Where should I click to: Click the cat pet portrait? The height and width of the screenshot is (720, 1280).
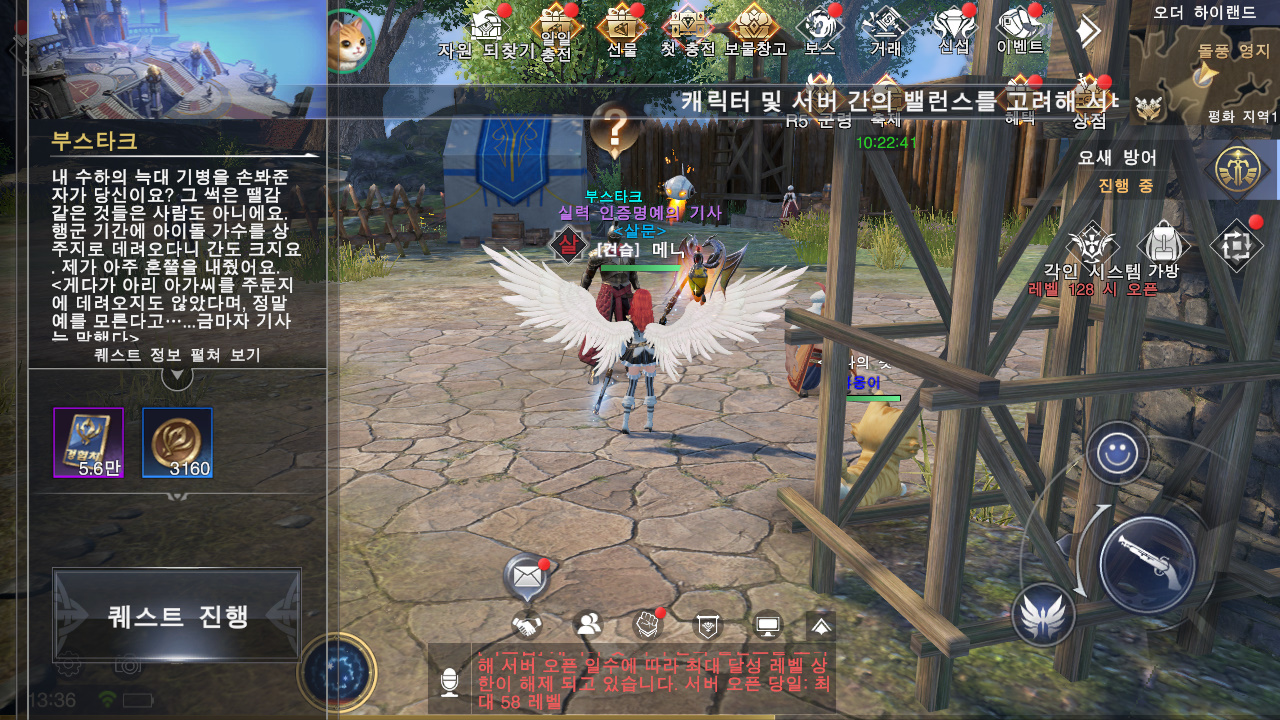click(x=350, y=42)
